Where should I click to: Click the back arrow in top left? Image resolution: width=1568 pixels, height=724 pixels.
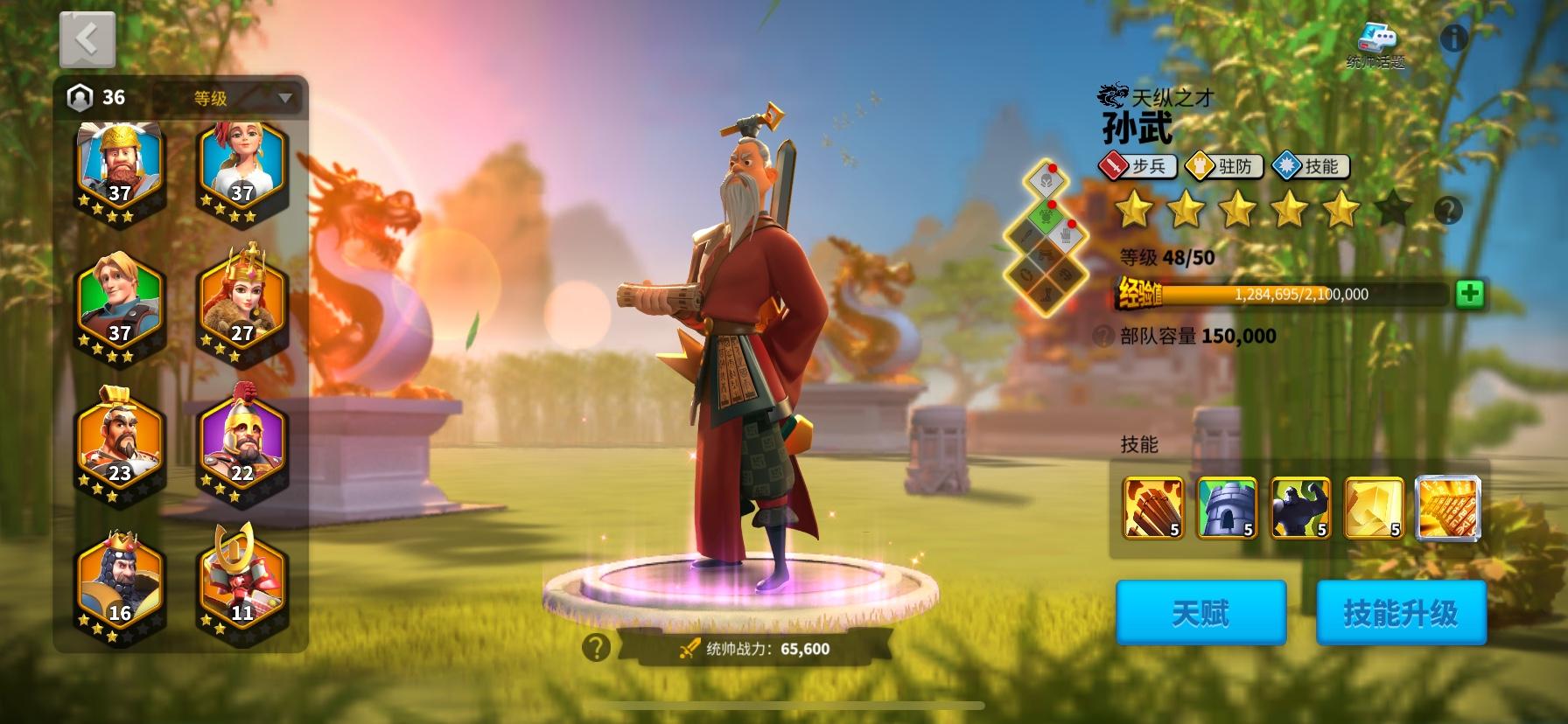(87, 39)
